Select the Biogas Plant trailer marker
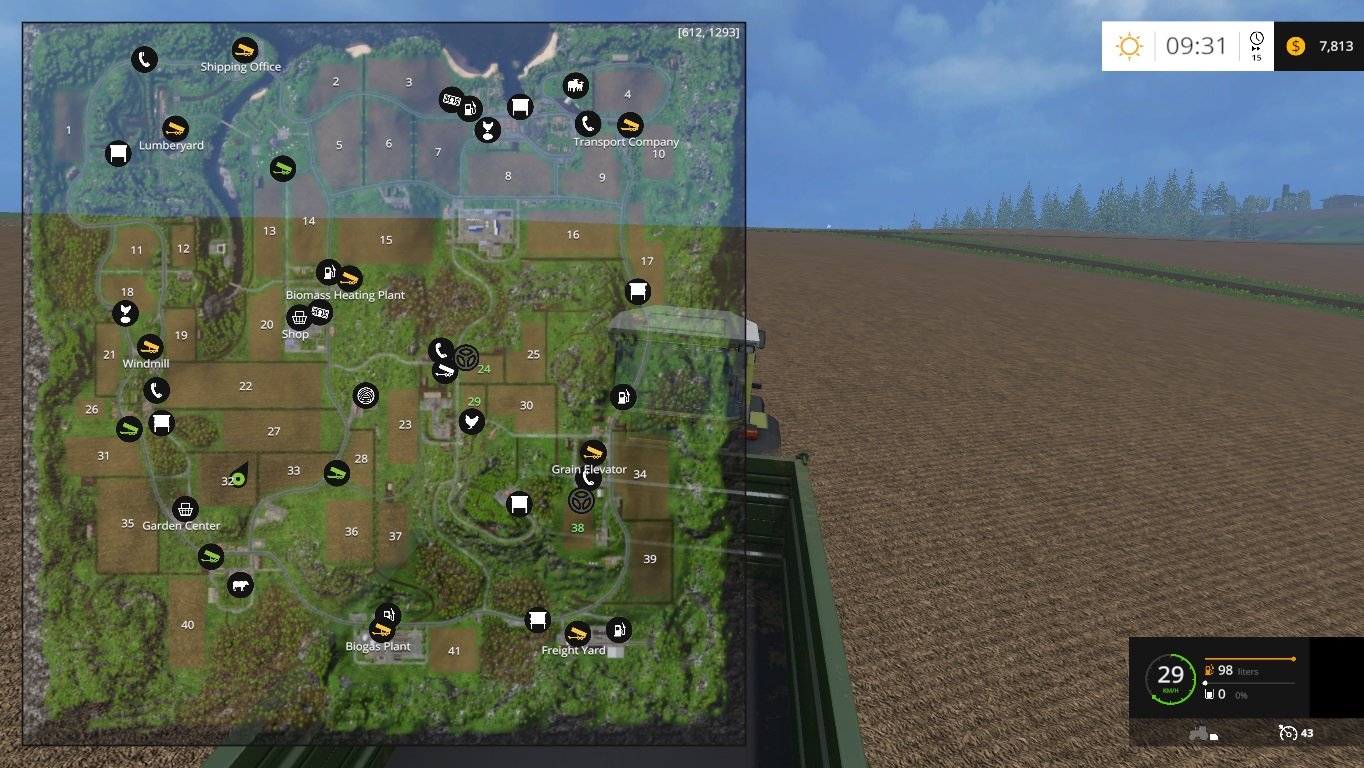 [382, 630]
